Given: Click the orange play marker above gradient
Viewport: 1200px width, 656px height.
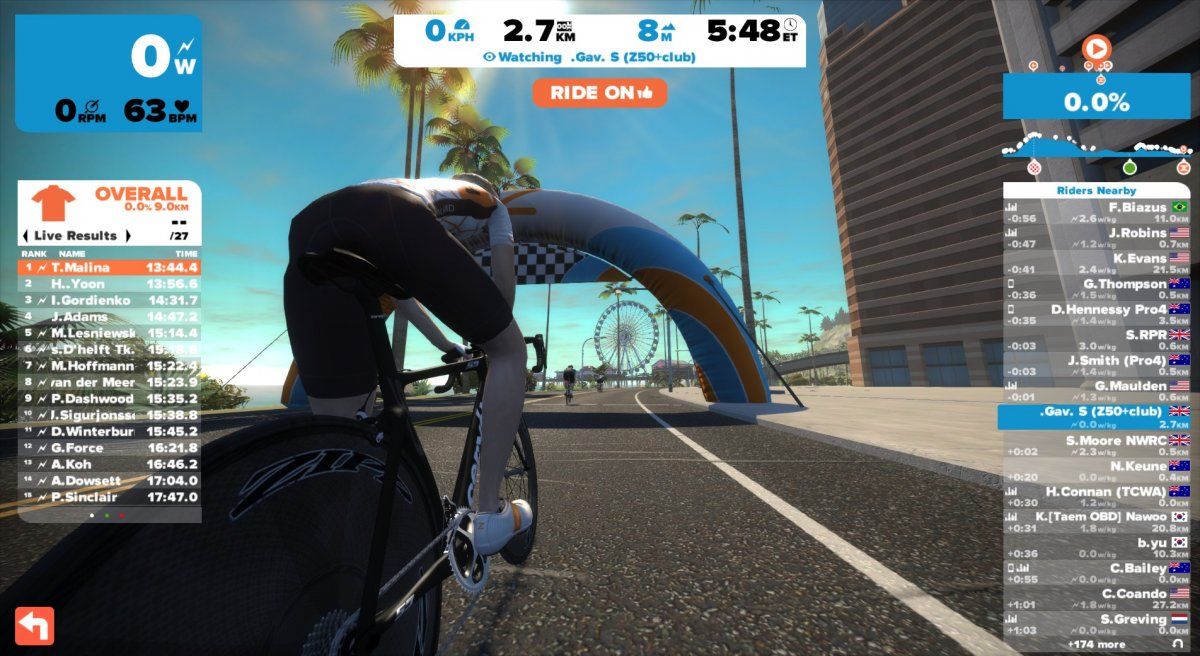Looking at the screenshot, I should click(1096, 47).
